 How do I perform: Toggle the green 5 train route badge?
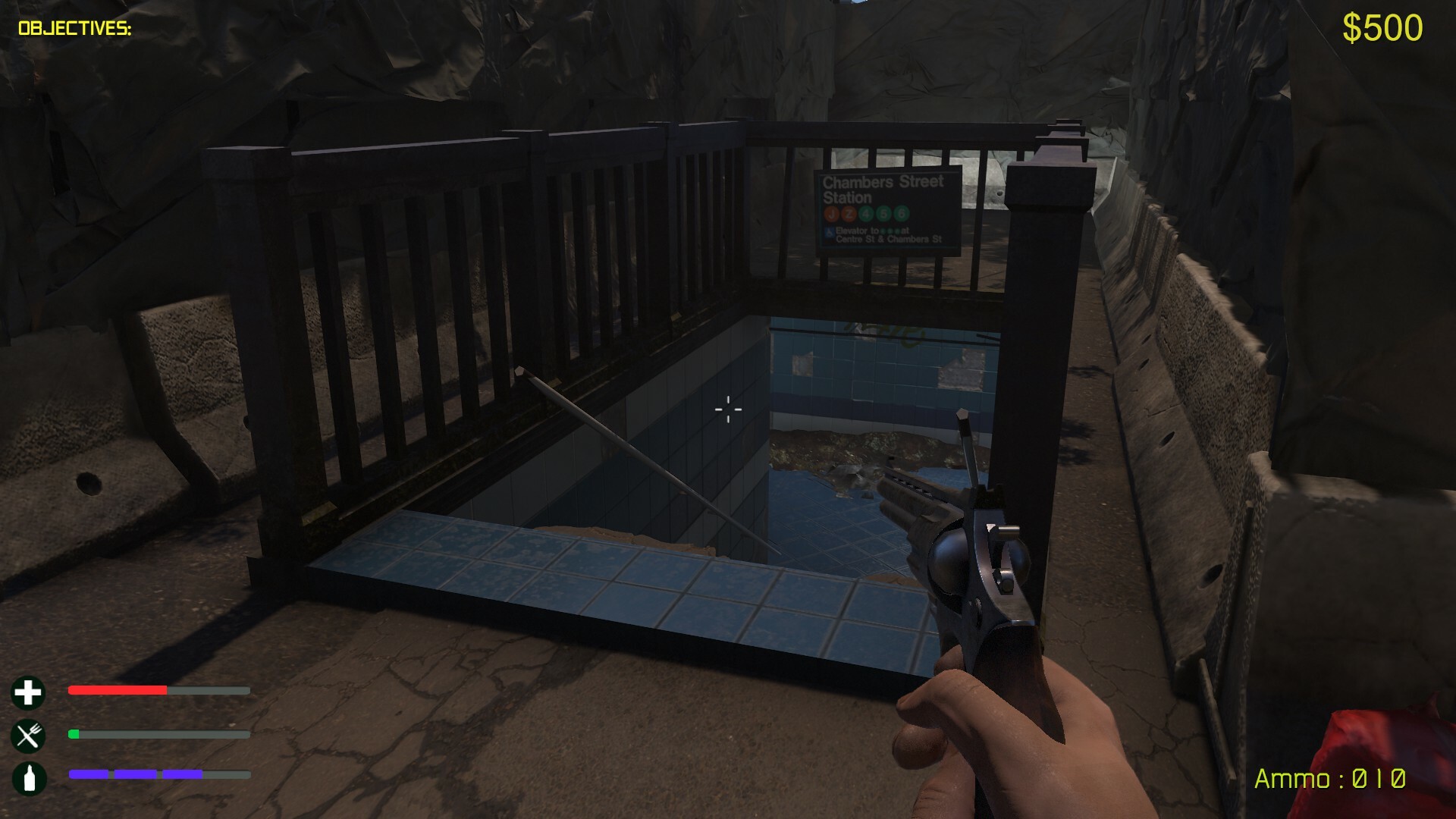tap(884, 214)
